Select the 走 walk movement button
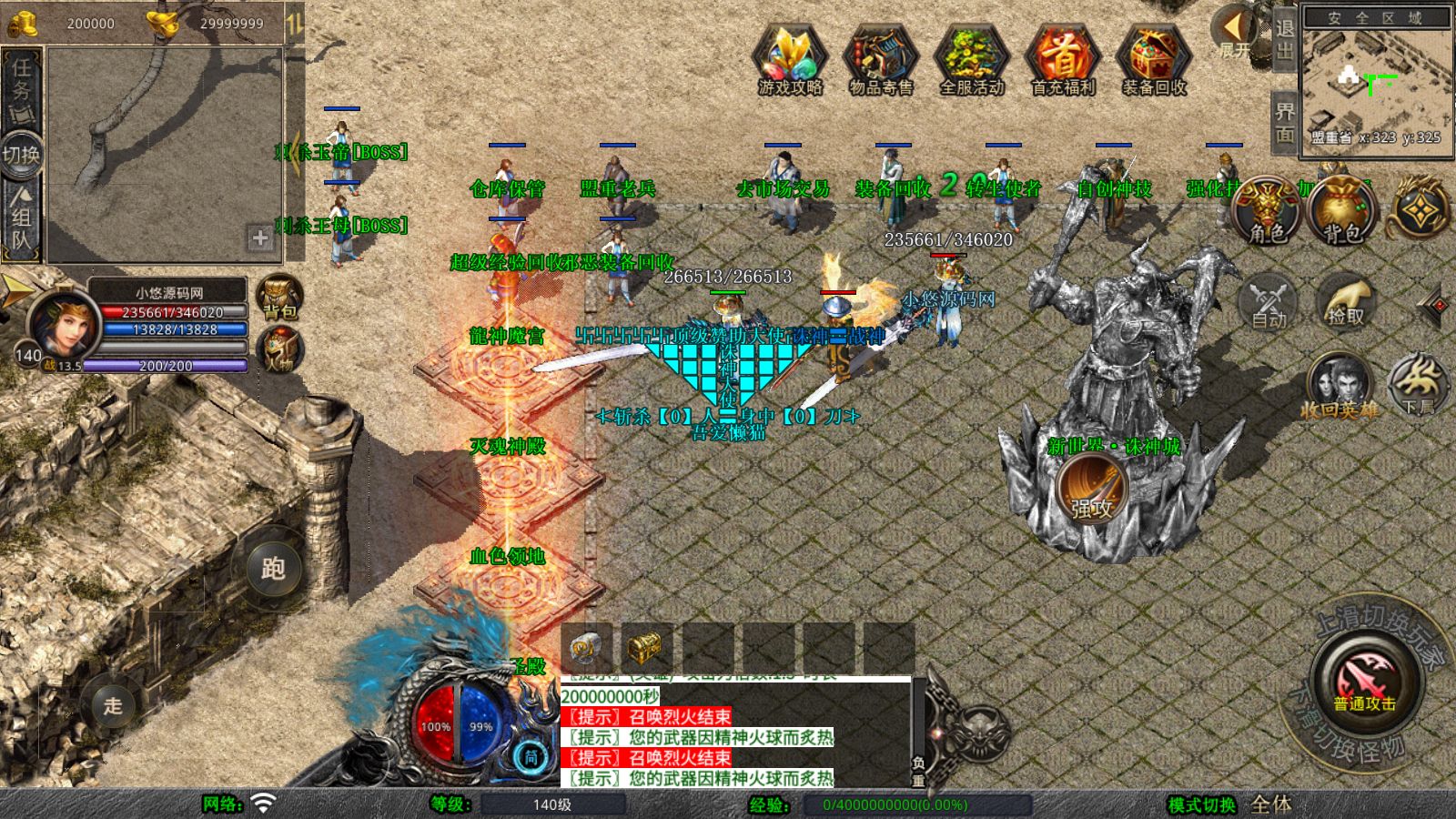The height and width of the screenshot is (819, 1456). pyautogui.click(x=113, y=705)
